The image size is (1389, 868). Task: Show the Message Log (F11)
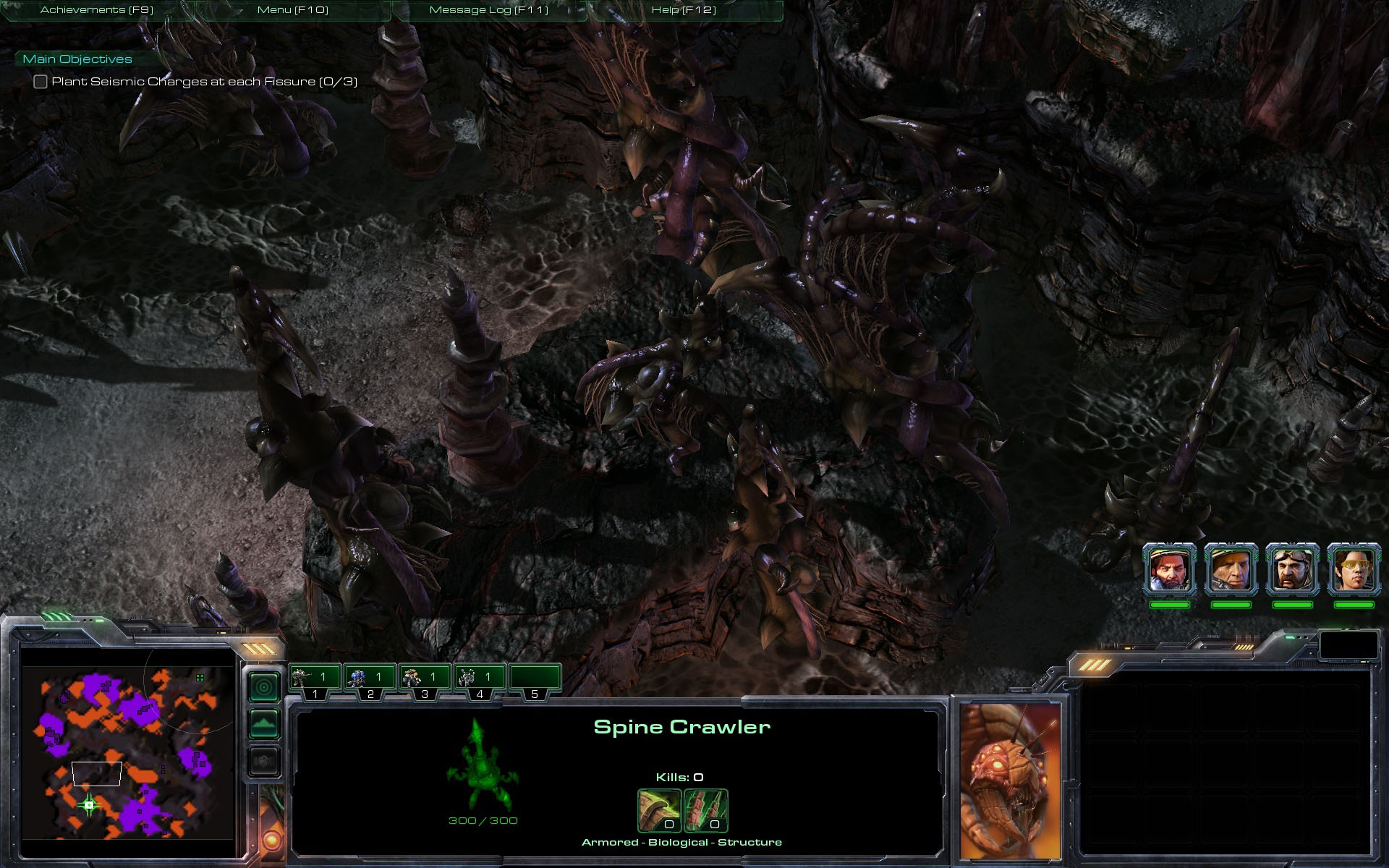point(489,10)
